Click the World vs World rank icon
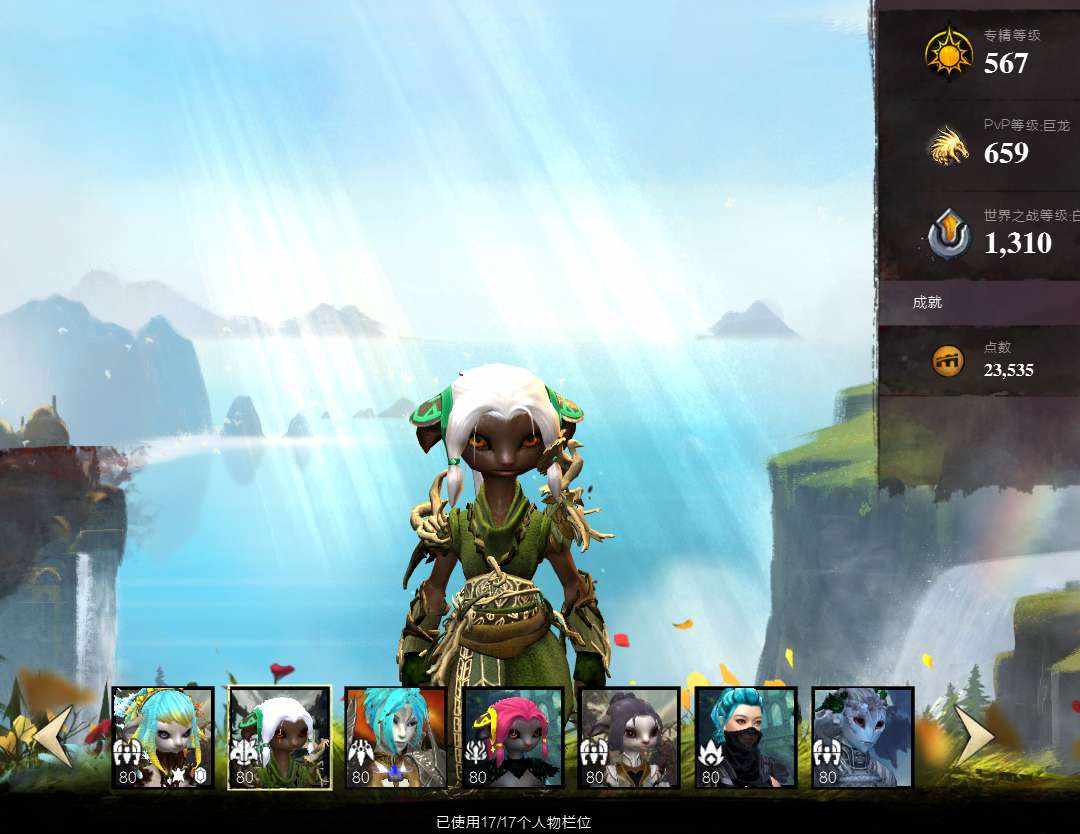The height and width of the screenshot is (834, 1080). [x=948, y=235]
